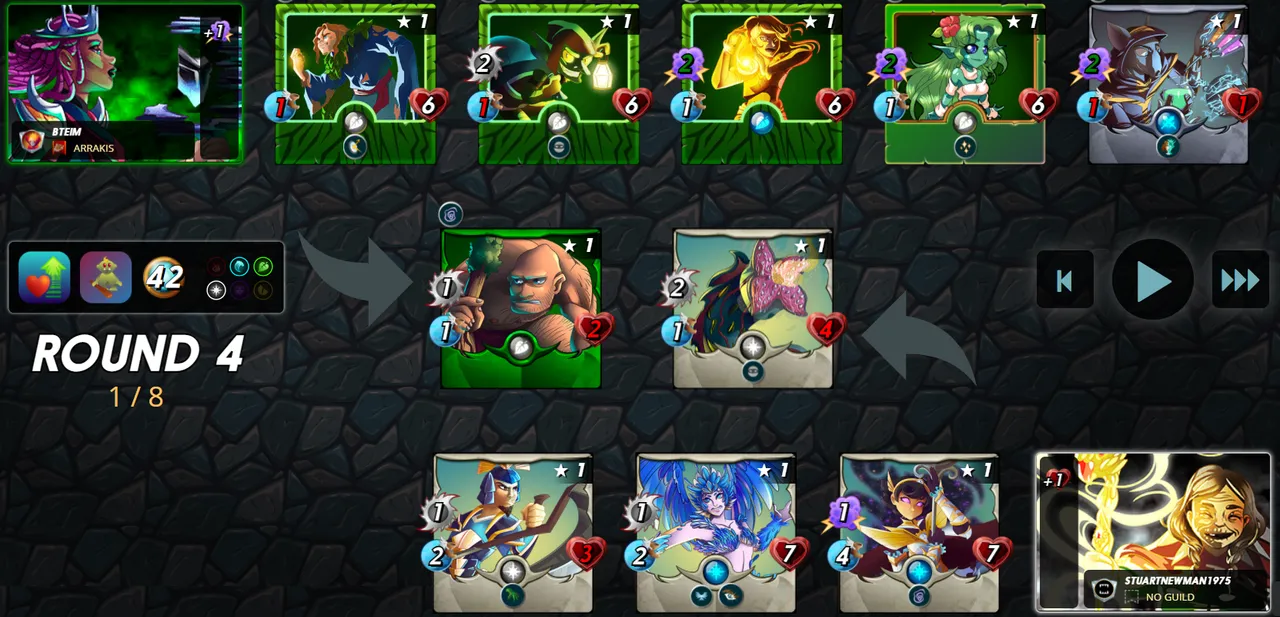
Task: Select the blue-armored martial fighter card
Action: click(x=513, y=532)
